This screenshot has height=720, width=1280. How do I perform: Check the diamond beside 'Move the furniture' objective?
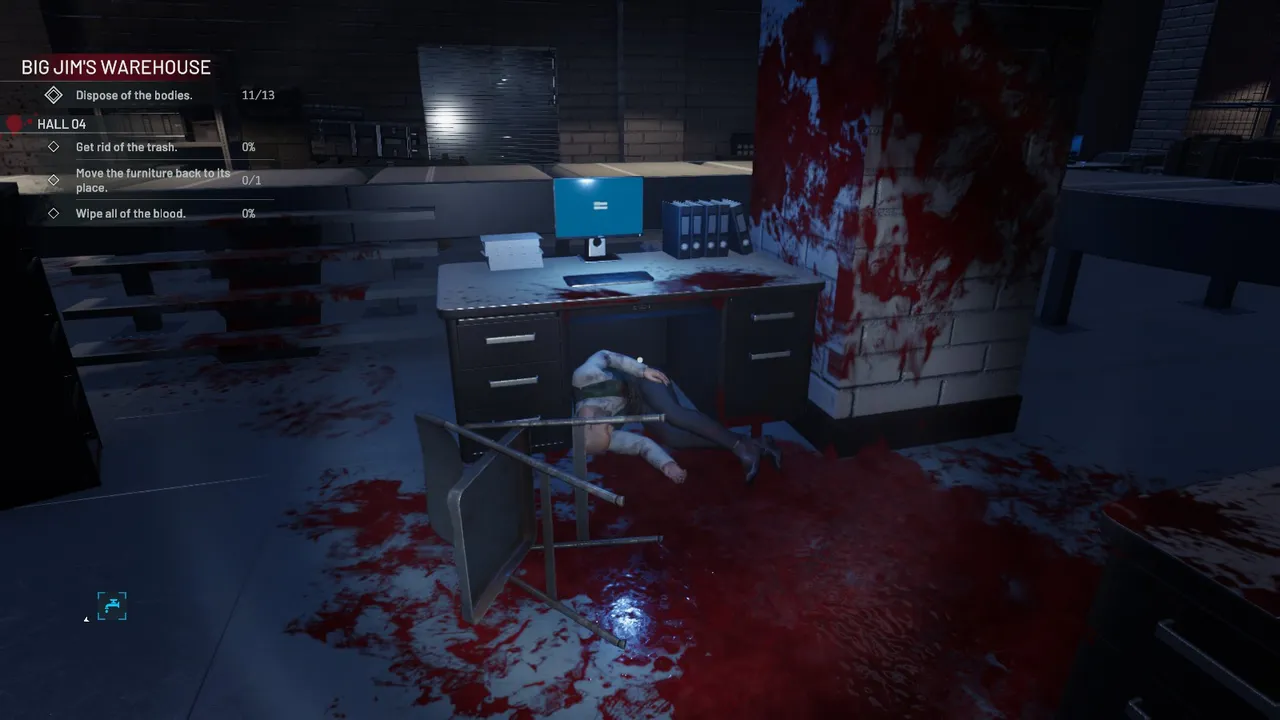point(54,180)
